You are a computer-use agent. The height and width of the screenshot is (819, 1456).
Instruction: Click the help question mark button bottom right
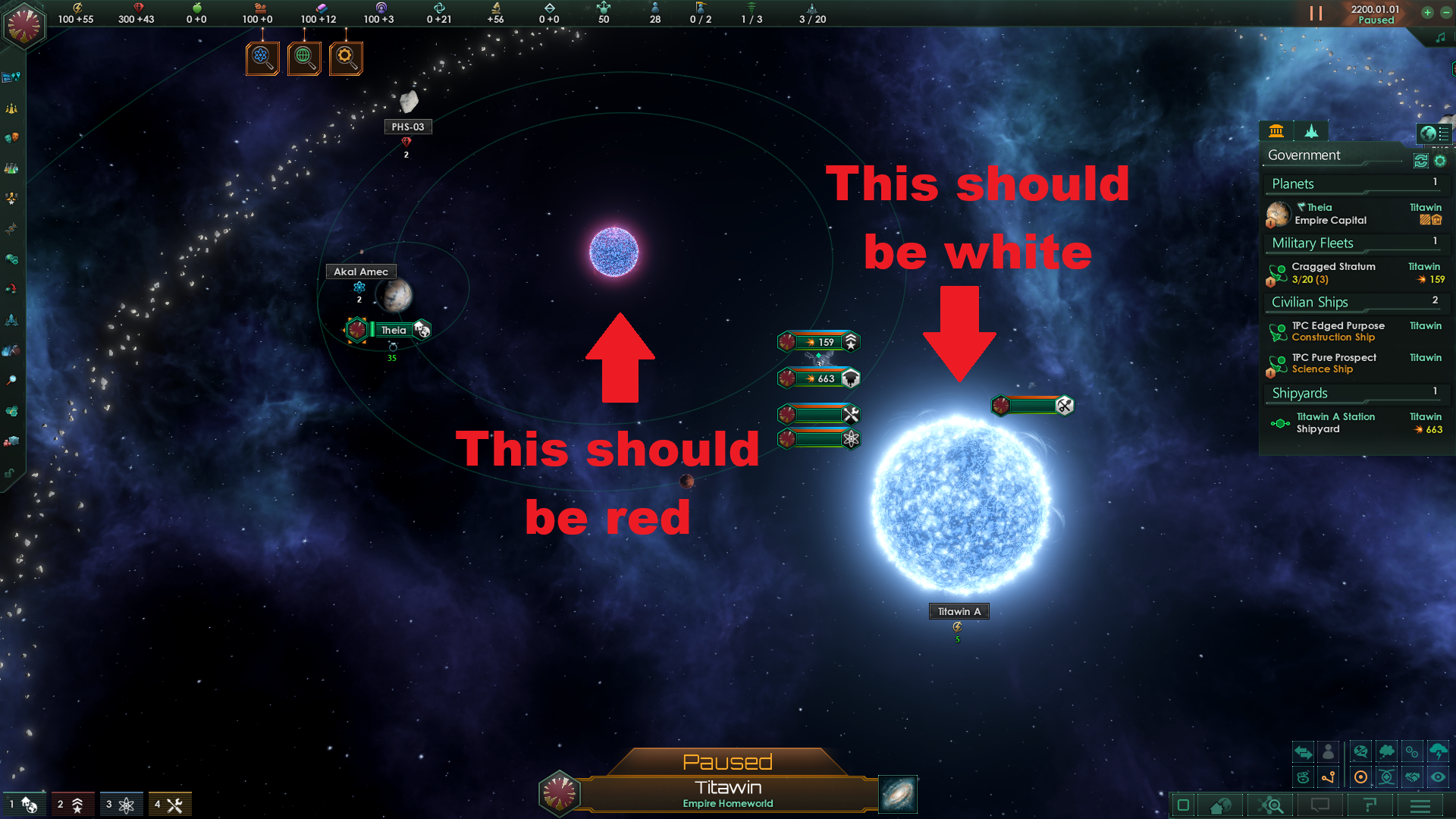(x=1371, y=806)
